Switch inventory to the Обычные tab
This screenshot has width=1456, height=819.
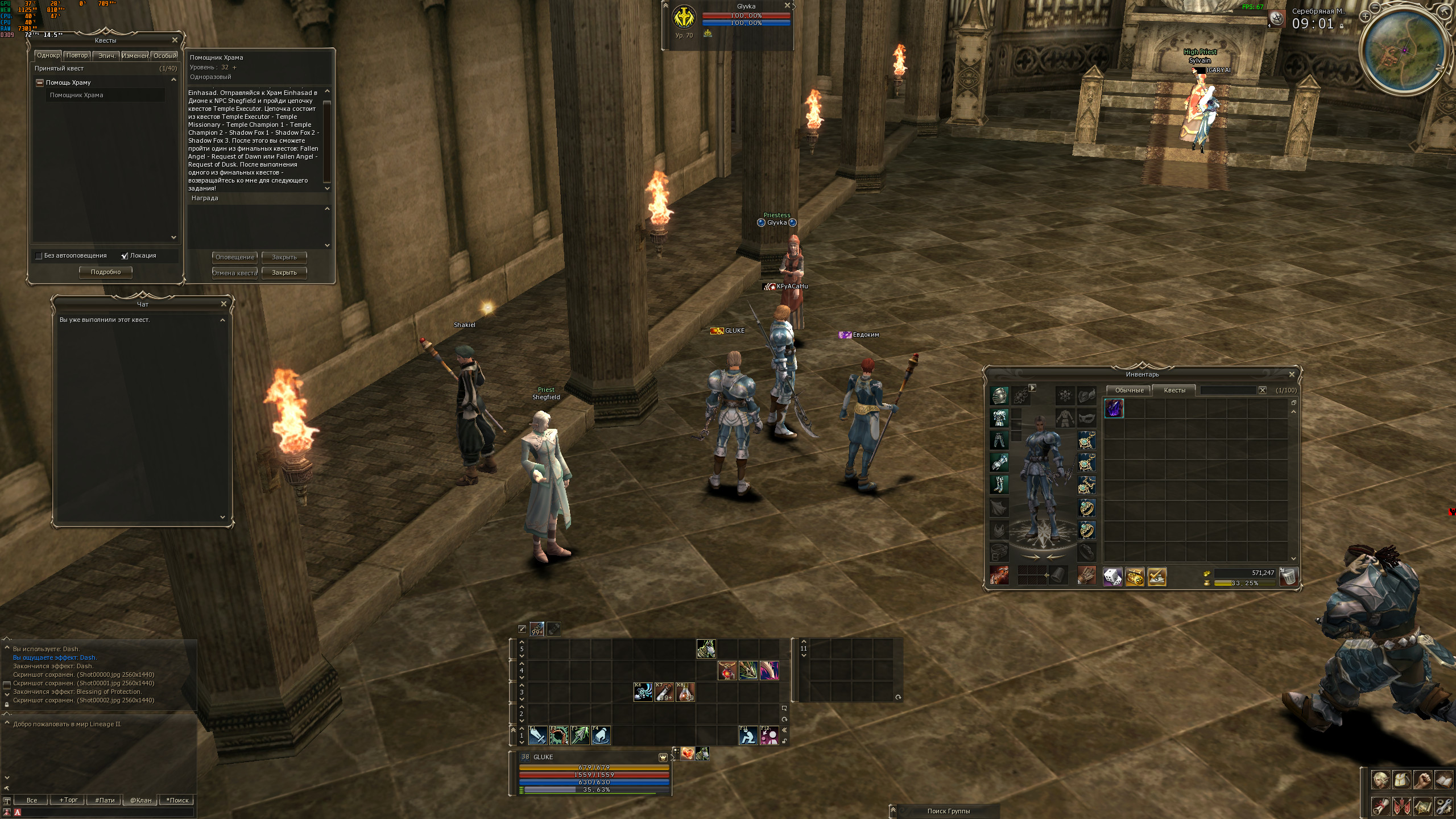point(1129,390)
